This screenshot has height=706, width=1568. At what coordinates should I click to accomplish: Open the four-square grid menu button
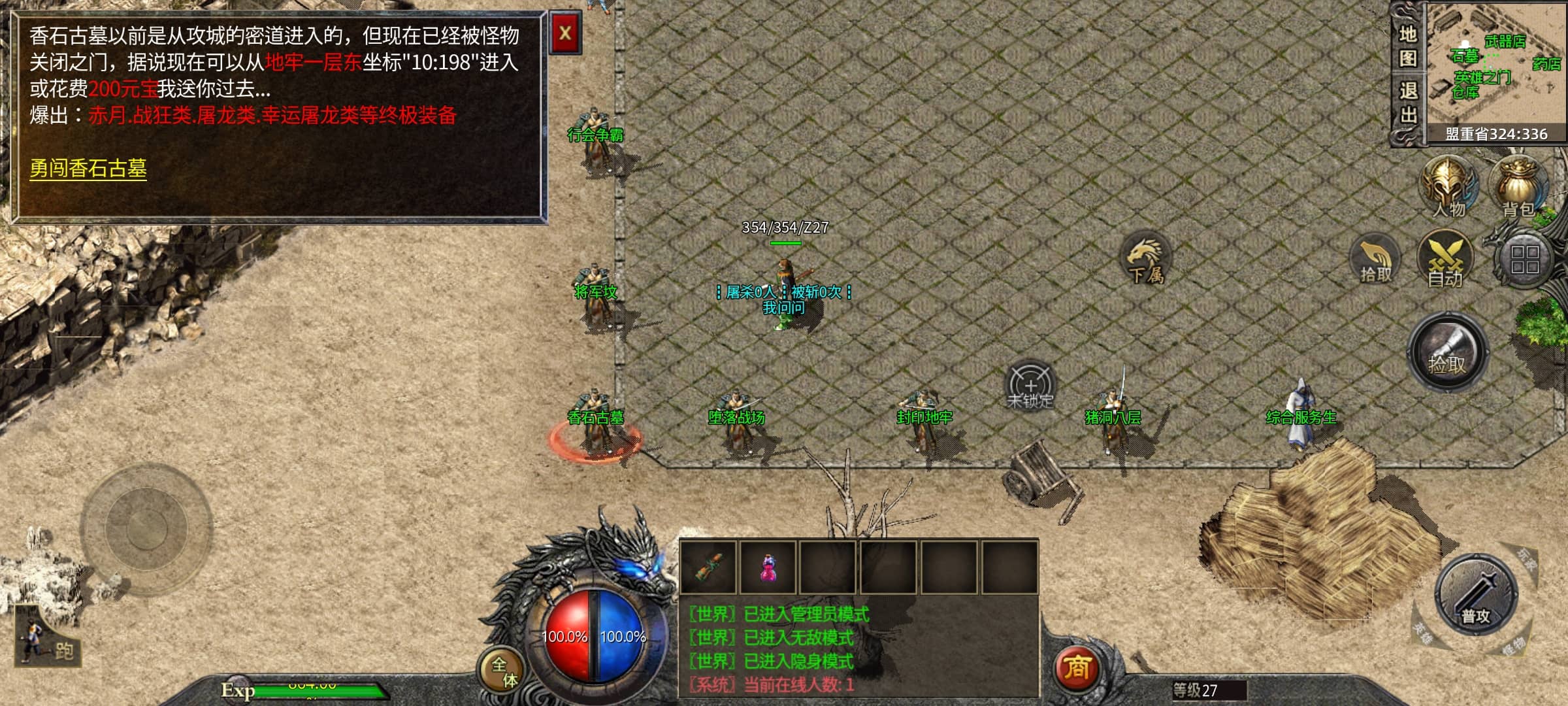(x=1524, y=260)
